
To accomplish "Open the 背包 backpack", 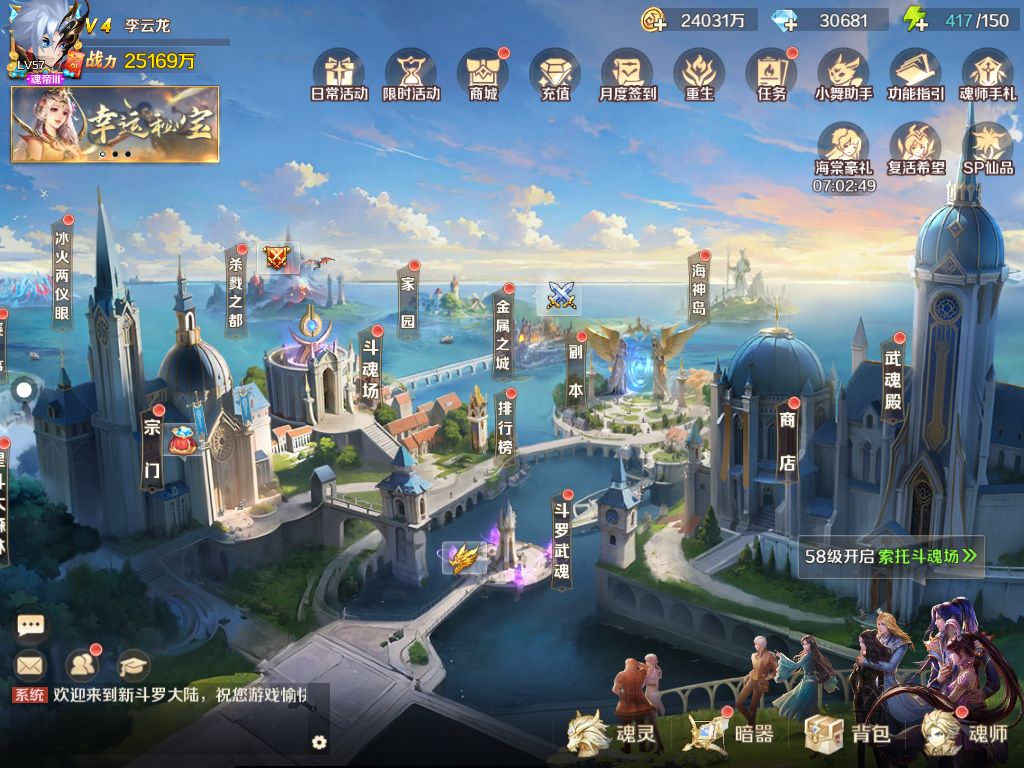I will click(849, 734).
